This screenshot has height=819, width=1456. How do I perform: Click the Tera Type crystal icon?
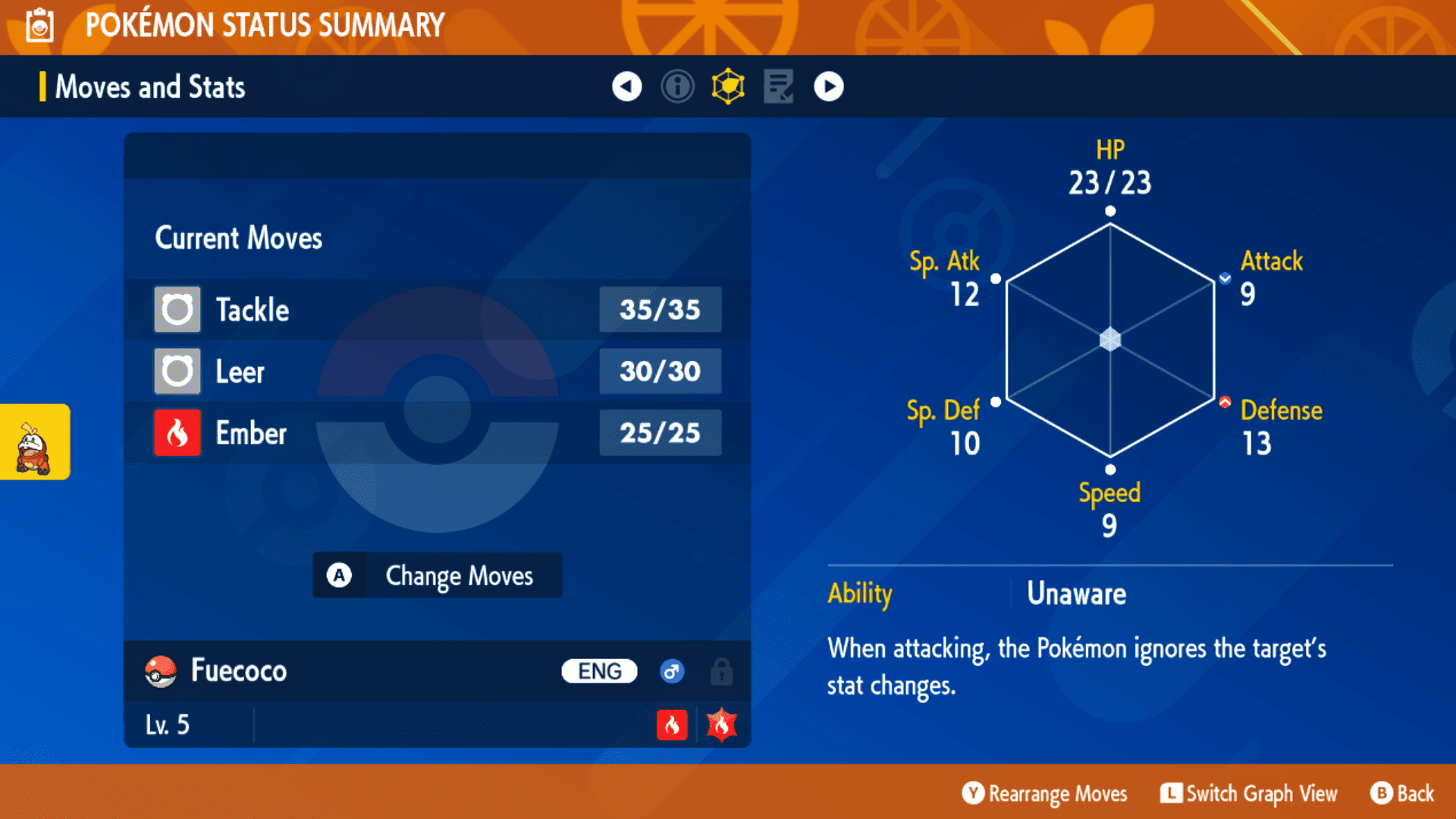pyautogui.click(x=721, y=725)
